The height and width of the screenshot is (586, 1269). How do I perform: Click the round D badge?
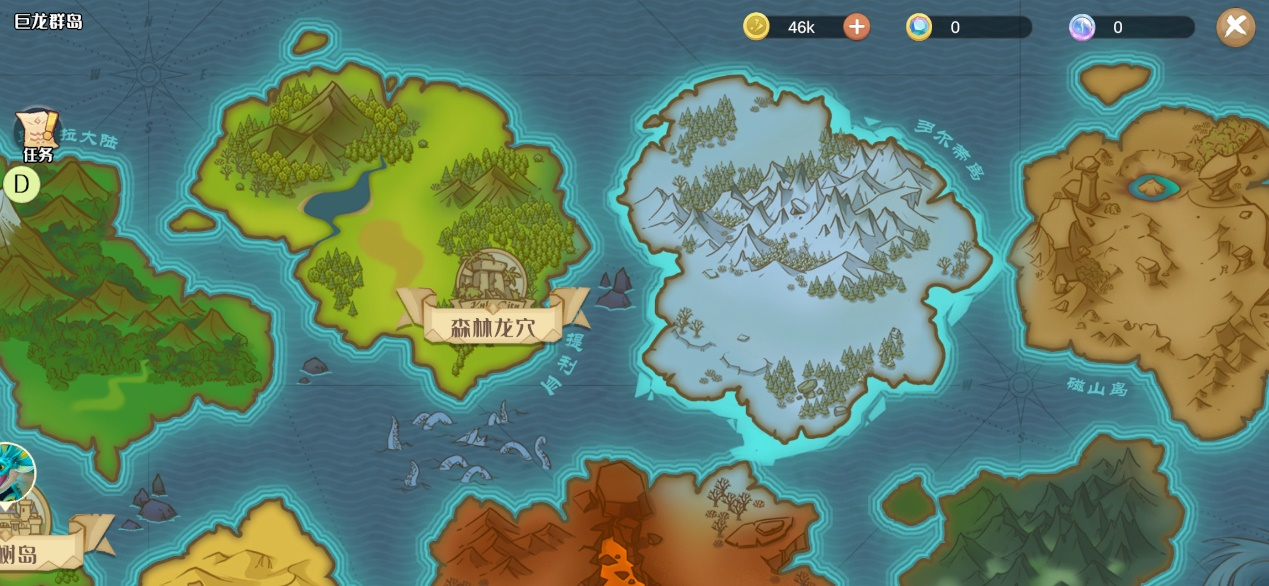(x=21, y=184)
